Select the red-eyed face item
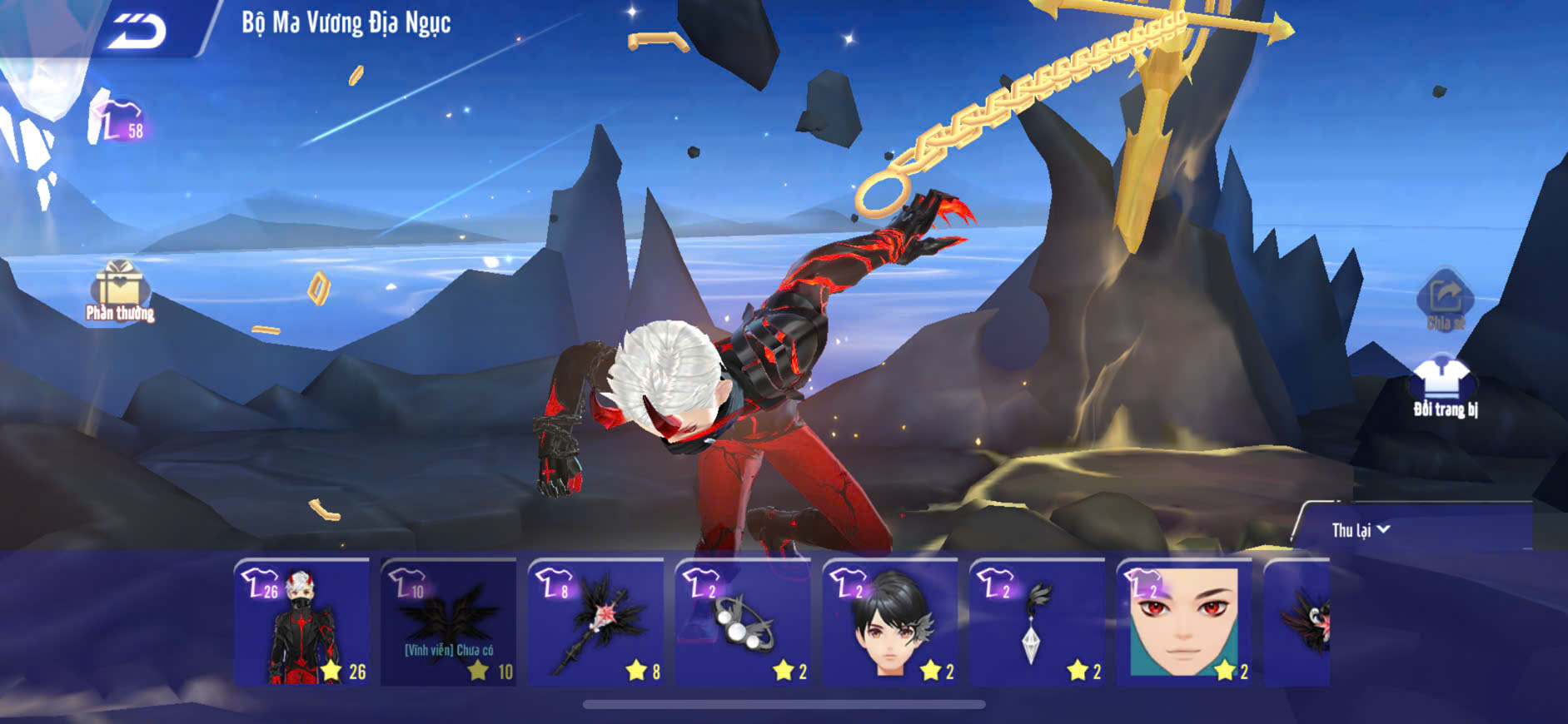The height and width of the screenshot is (724, 1568). 1184,622
